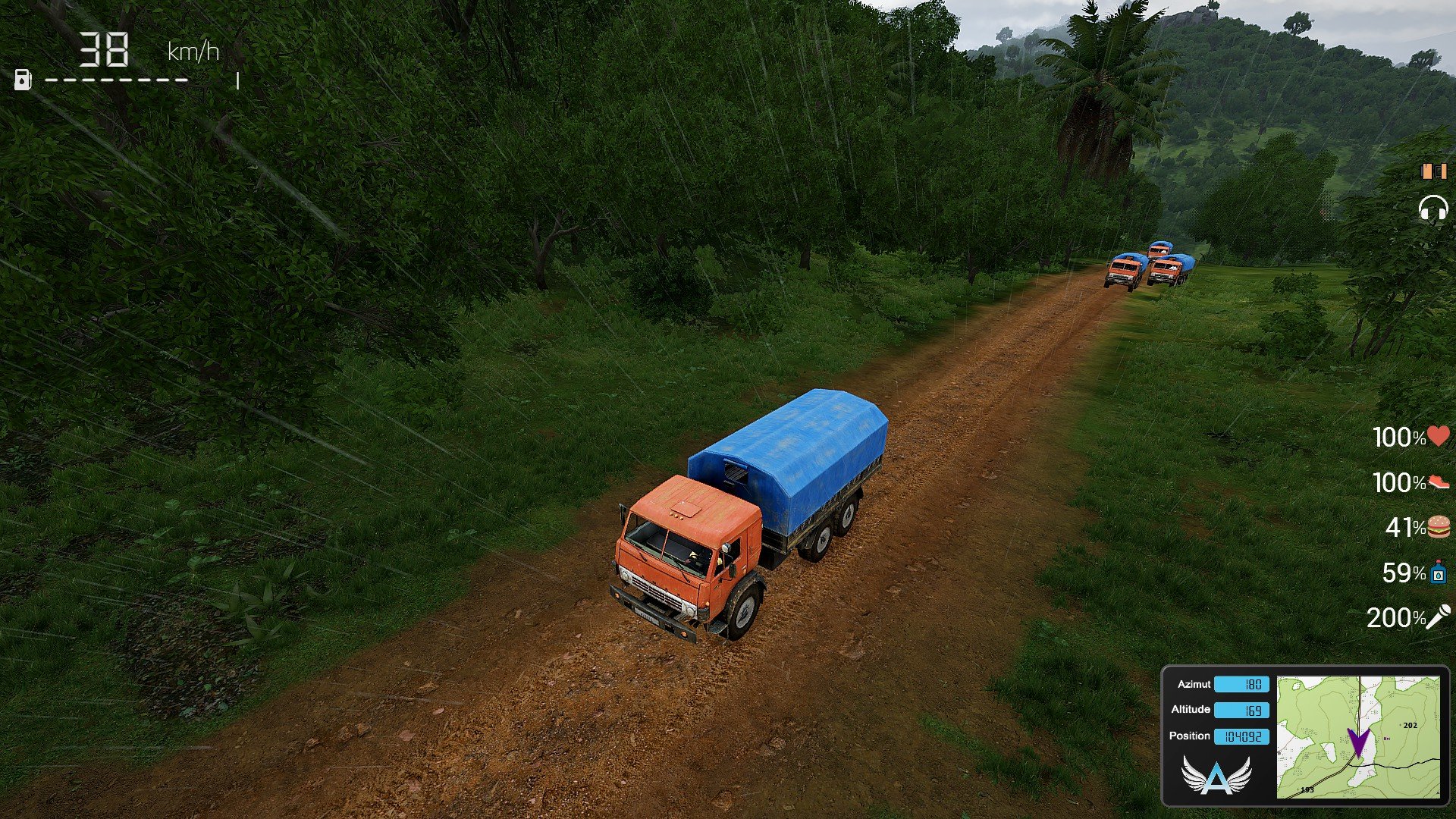Toggle the microphone icon beside 200%

[1439, 617]
